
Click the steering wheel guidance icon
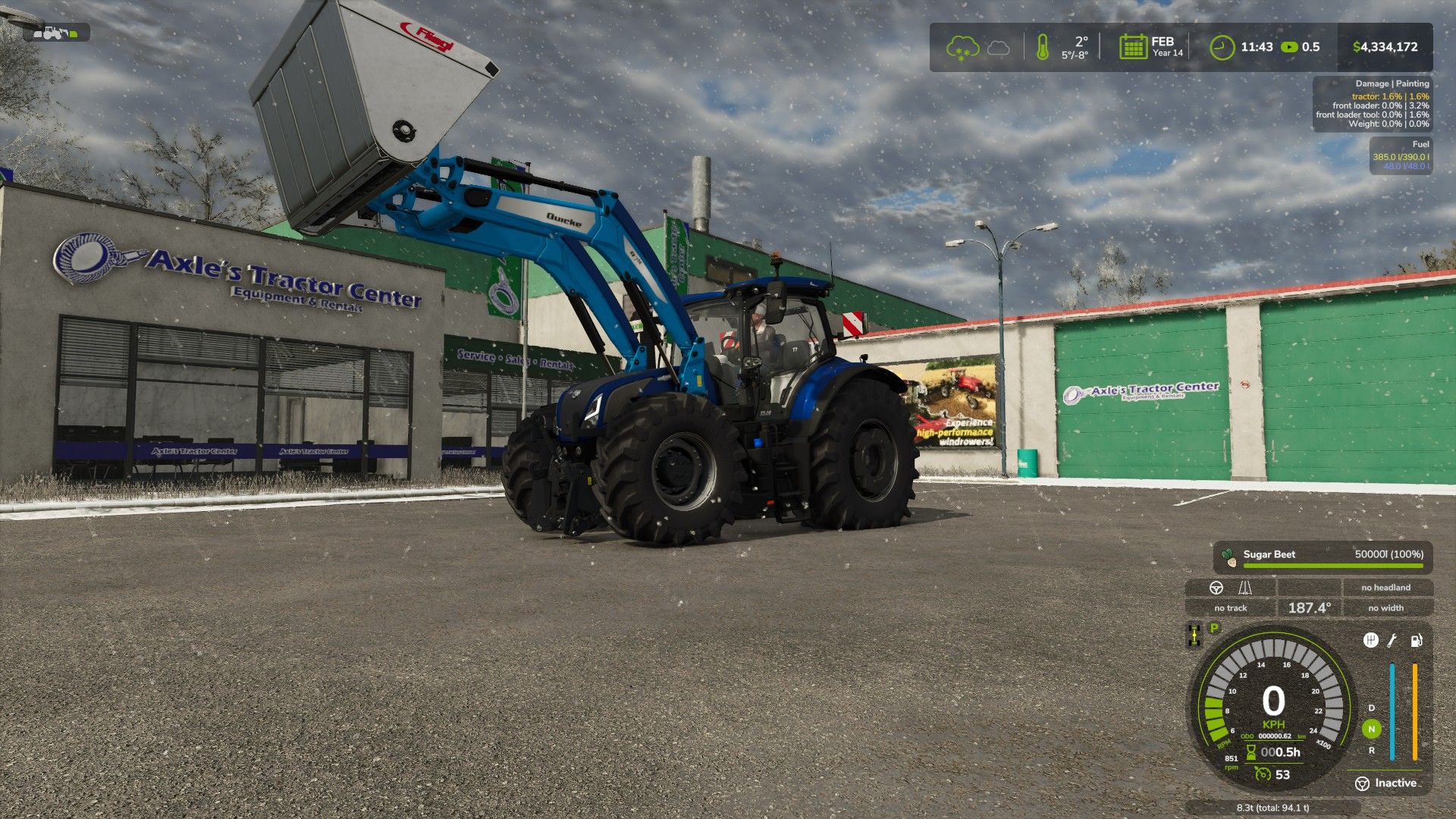[1216, 588]
